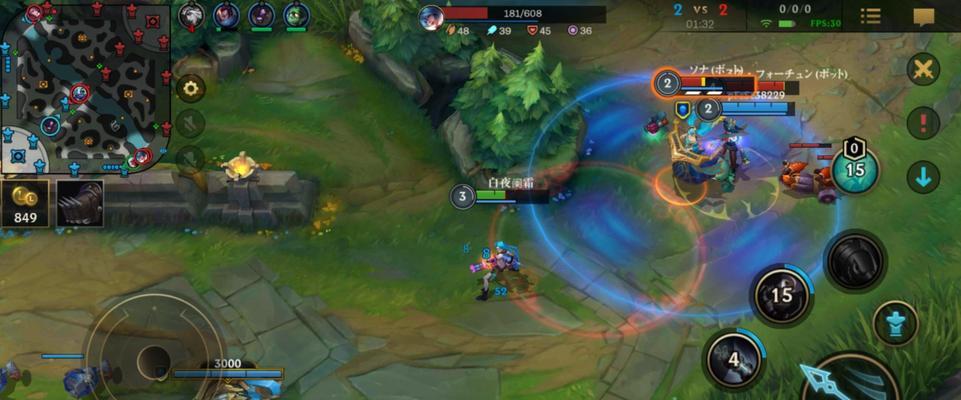961x400 pixels.
Task: Open the chat speech bubble
Action: pyautogui.click(x=924, y=16)
